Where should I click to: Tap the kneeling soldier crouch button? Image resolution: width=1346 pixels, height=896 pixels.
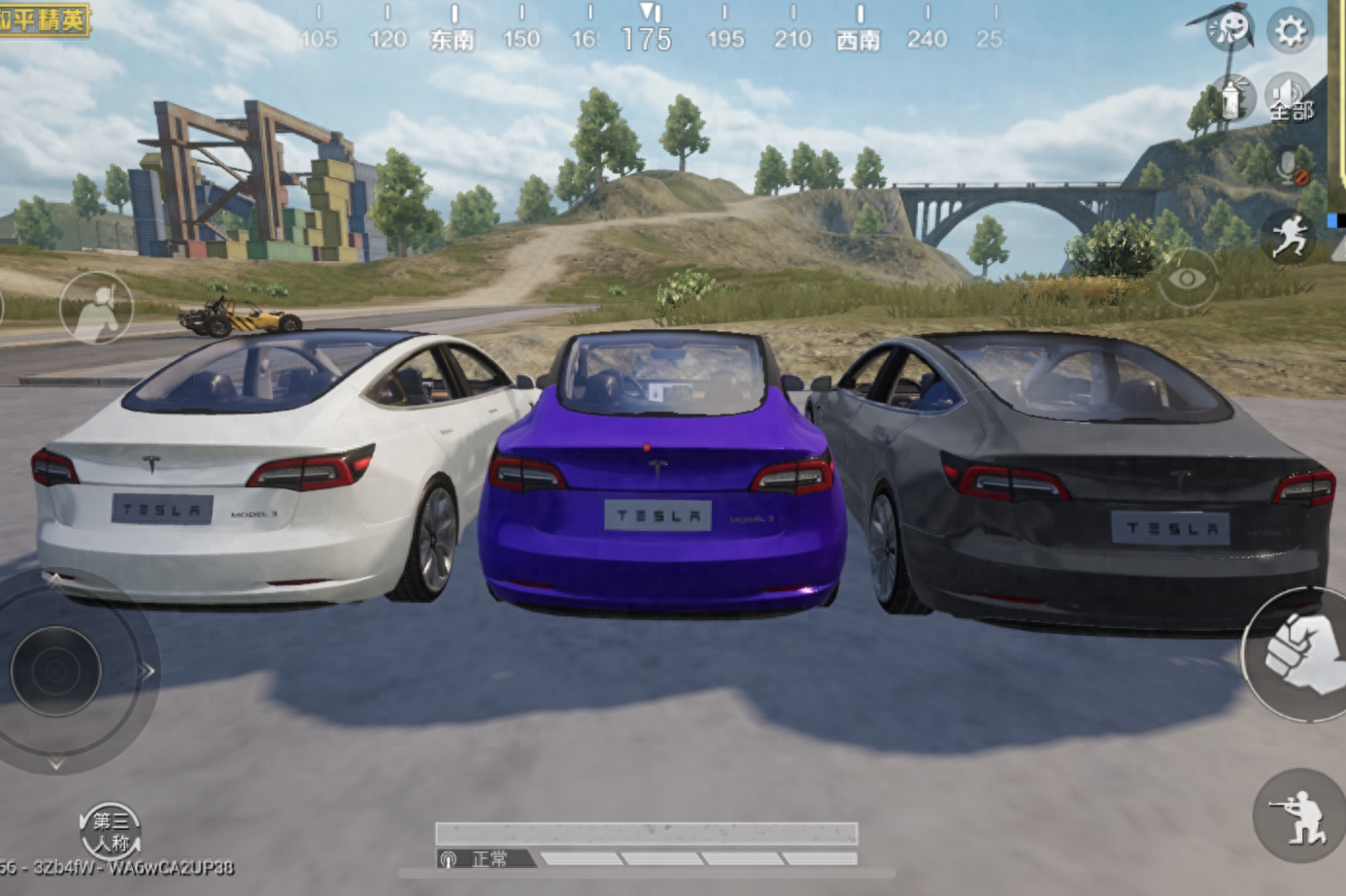coord(1299,815)
